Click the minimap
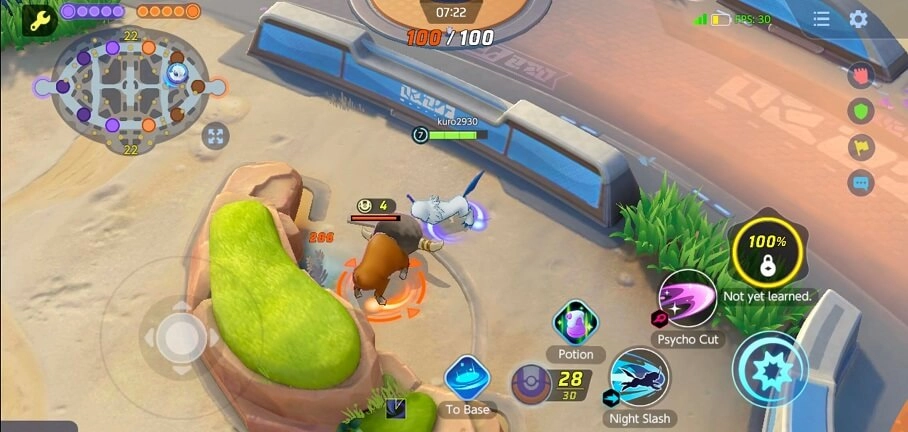Viewport: 908px width, 432px height. tap(127, 86)
